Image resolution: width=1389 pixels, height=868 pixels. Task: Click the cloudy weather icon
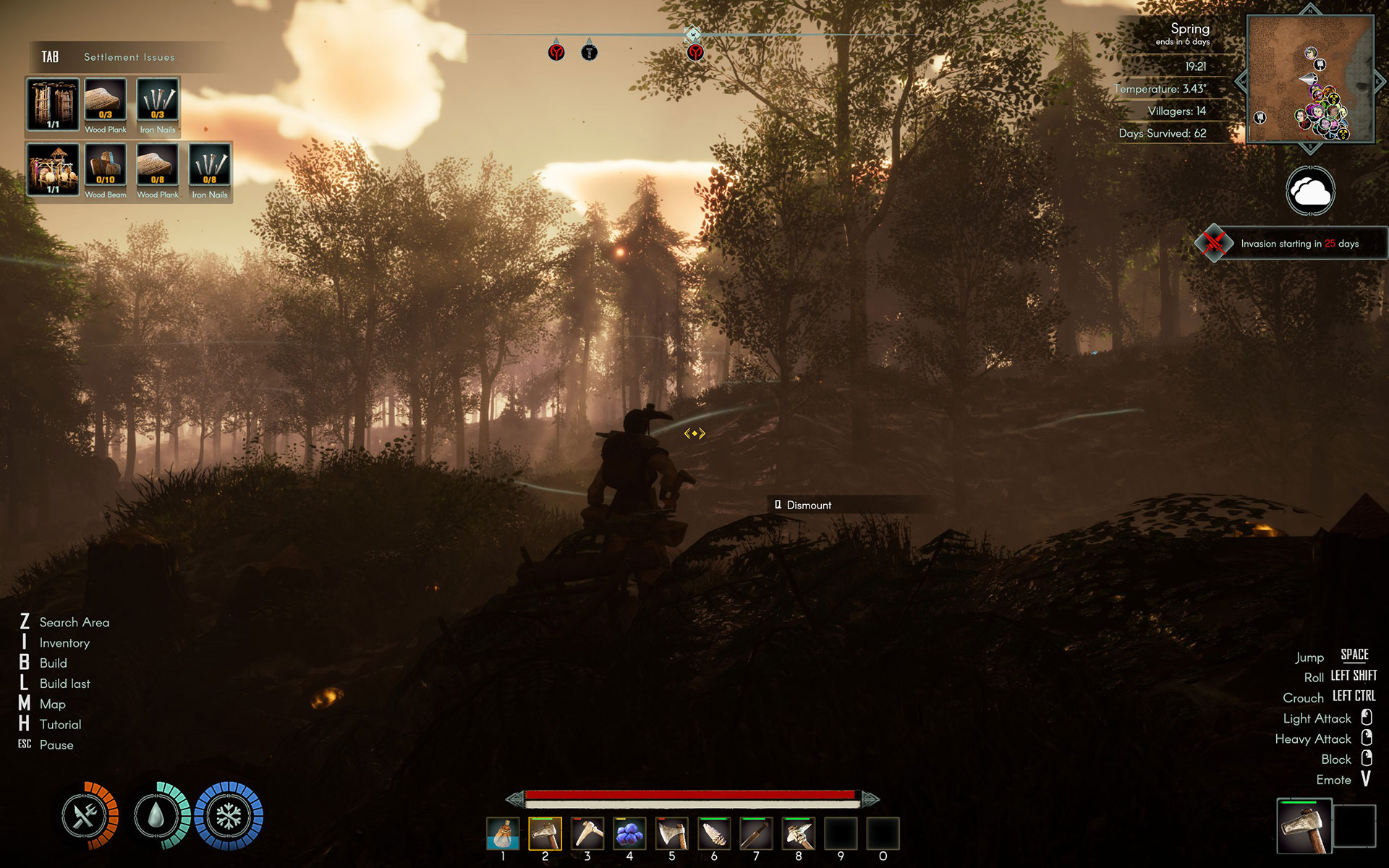click(1310, 191)
